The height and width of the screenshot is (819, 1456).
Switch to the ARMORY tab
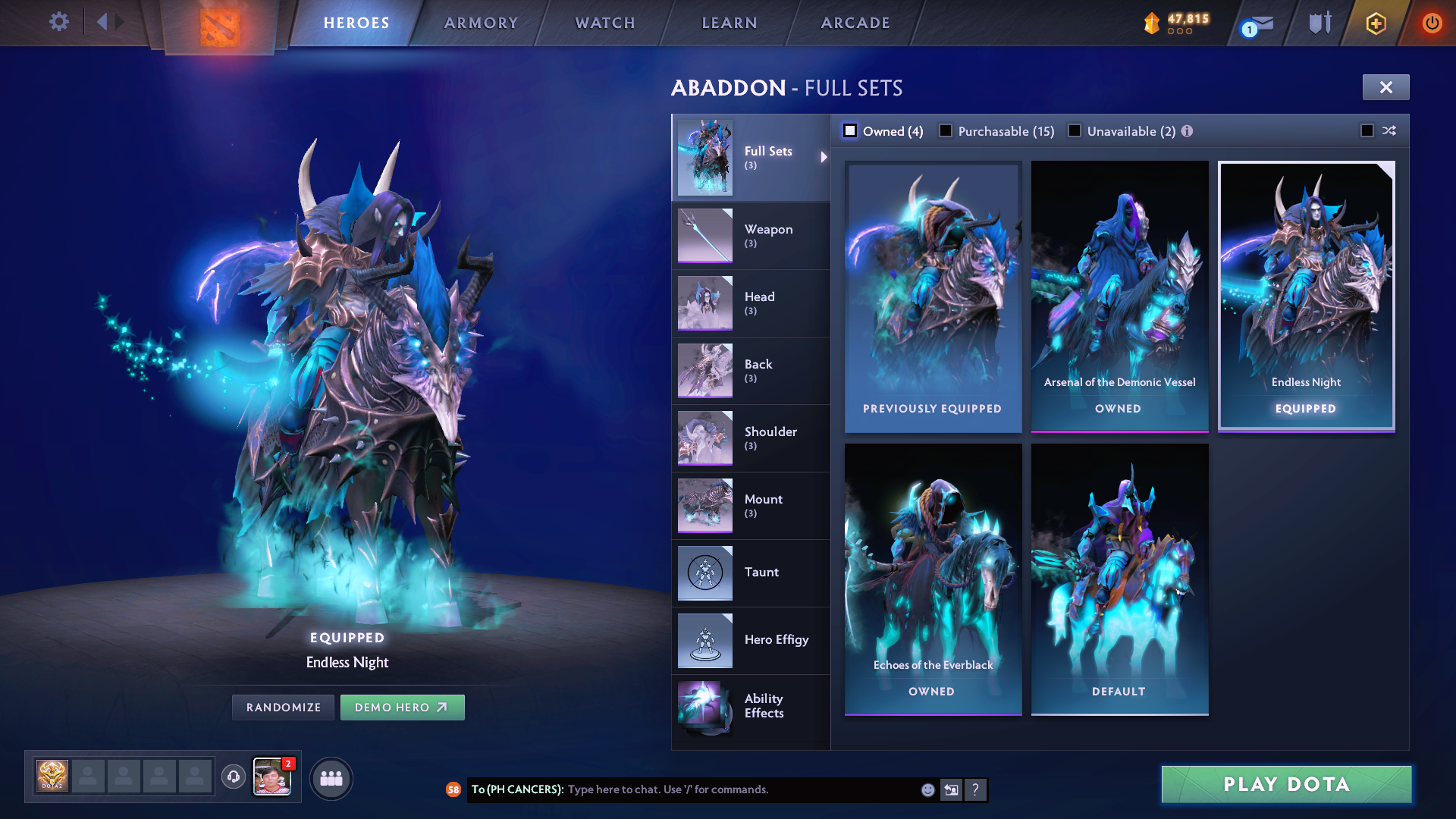click(x=481, y=23)
